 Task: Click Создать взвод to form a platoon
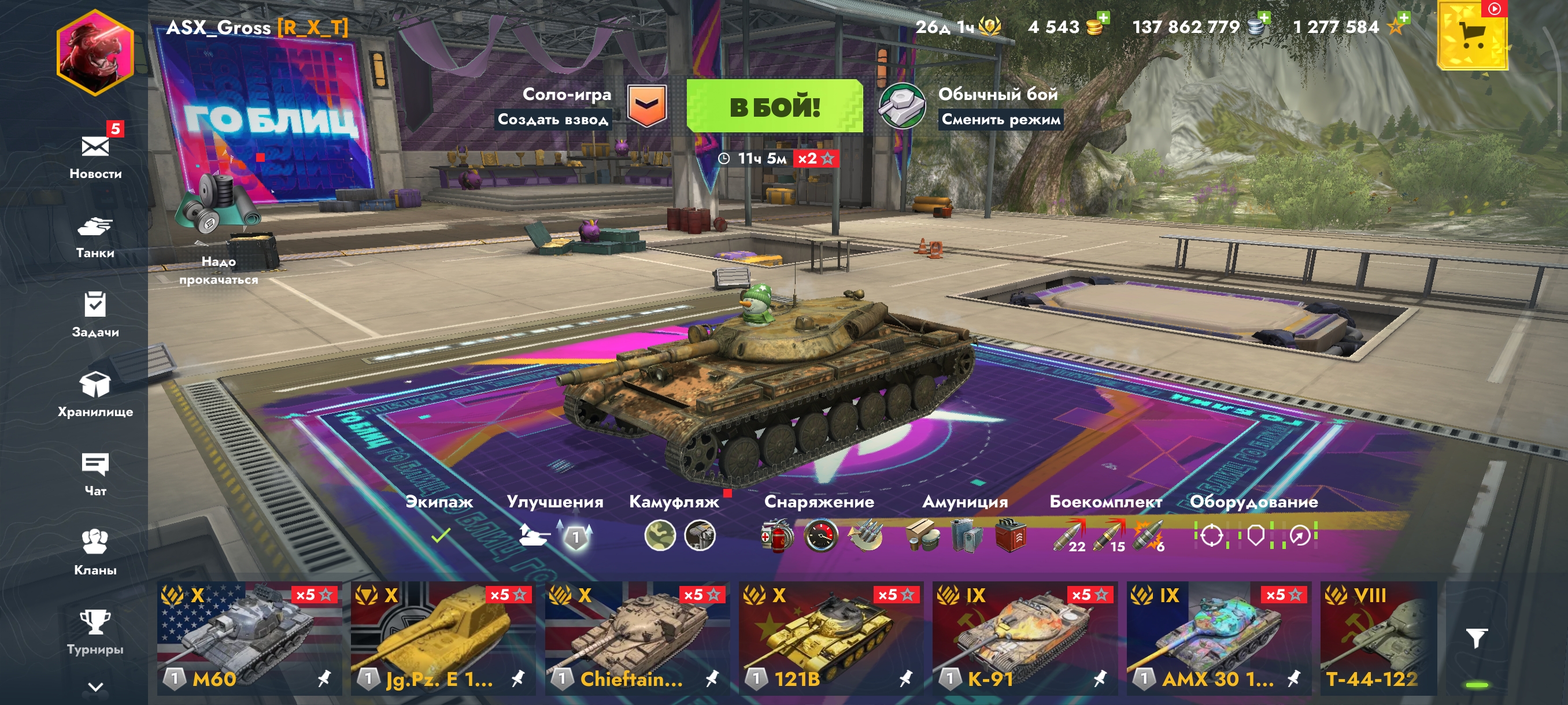click(553, 119)
